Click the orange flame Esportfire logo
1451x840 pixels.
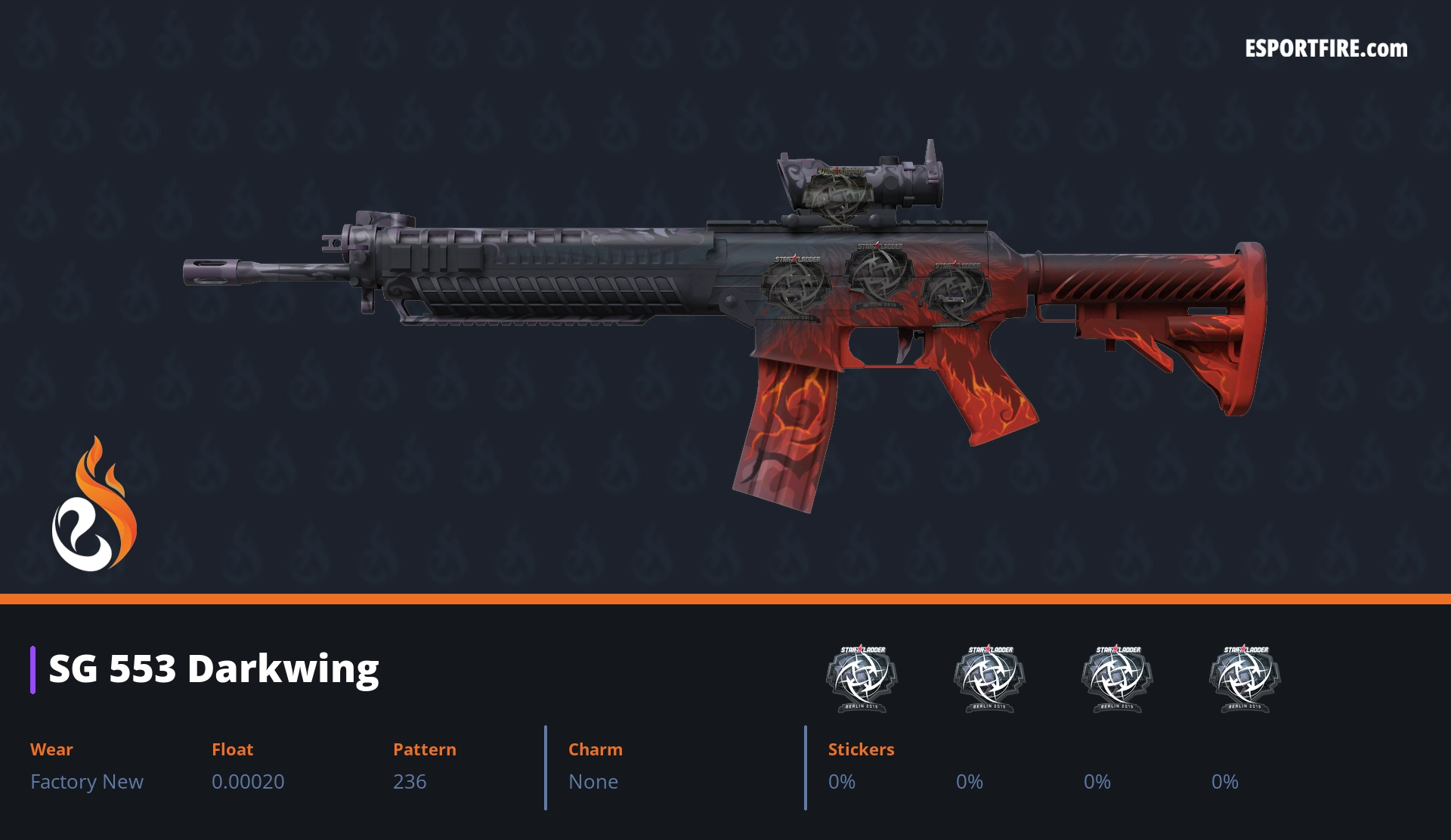pyautogui.click(x=94, y=505)
